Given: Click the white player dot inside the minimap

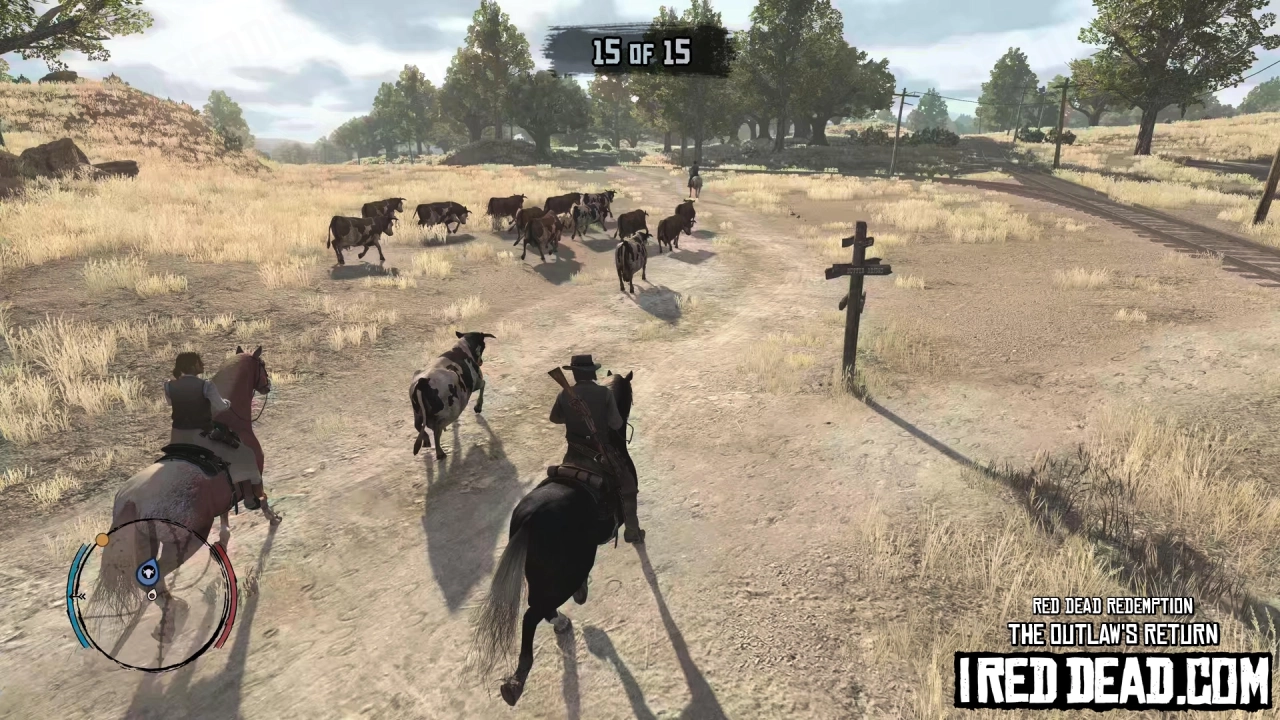Looking at the screenshot, I should [152, 595].
